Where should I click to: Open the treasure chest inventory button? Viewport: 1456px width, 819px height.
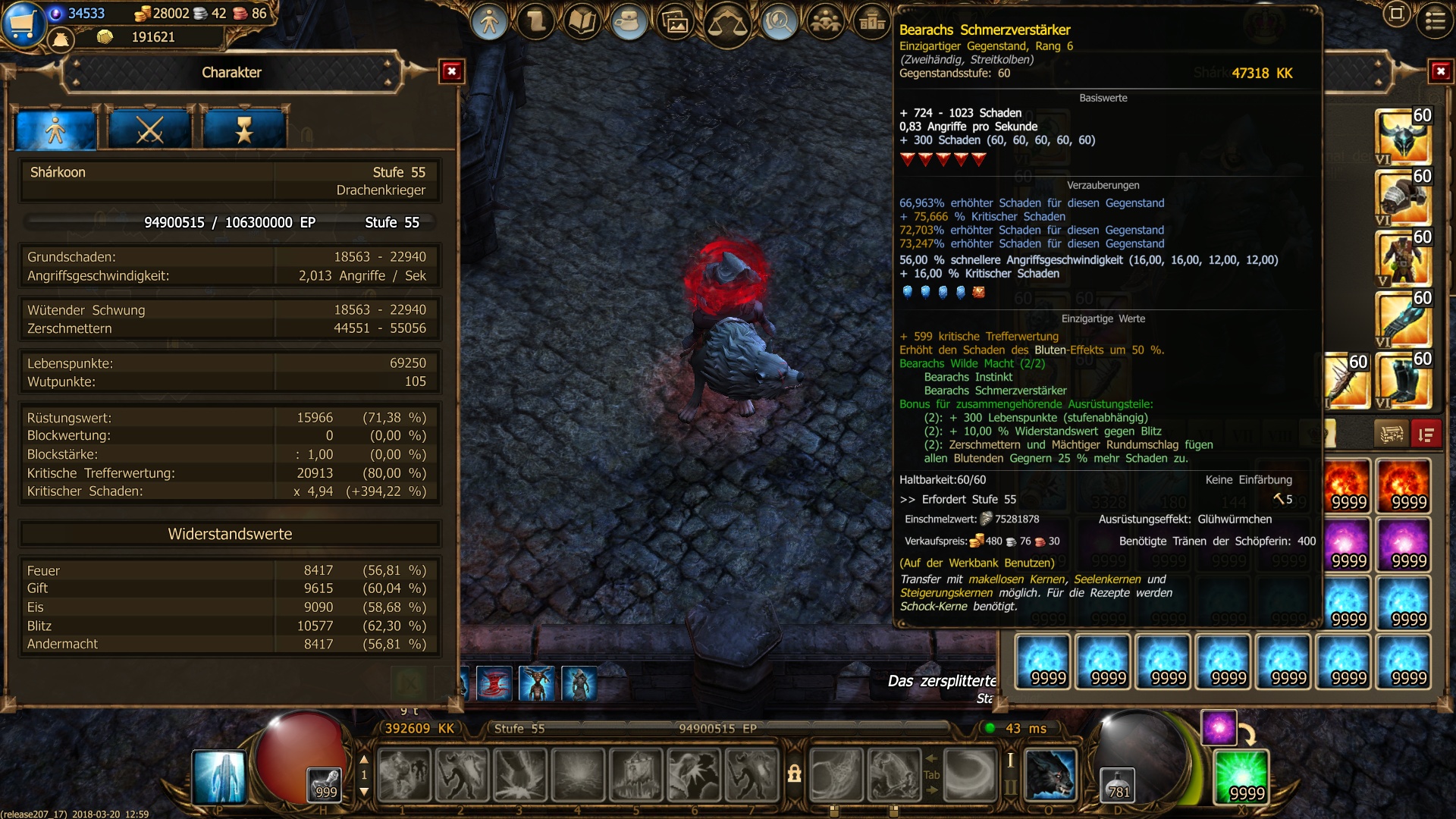(1392, 435)
